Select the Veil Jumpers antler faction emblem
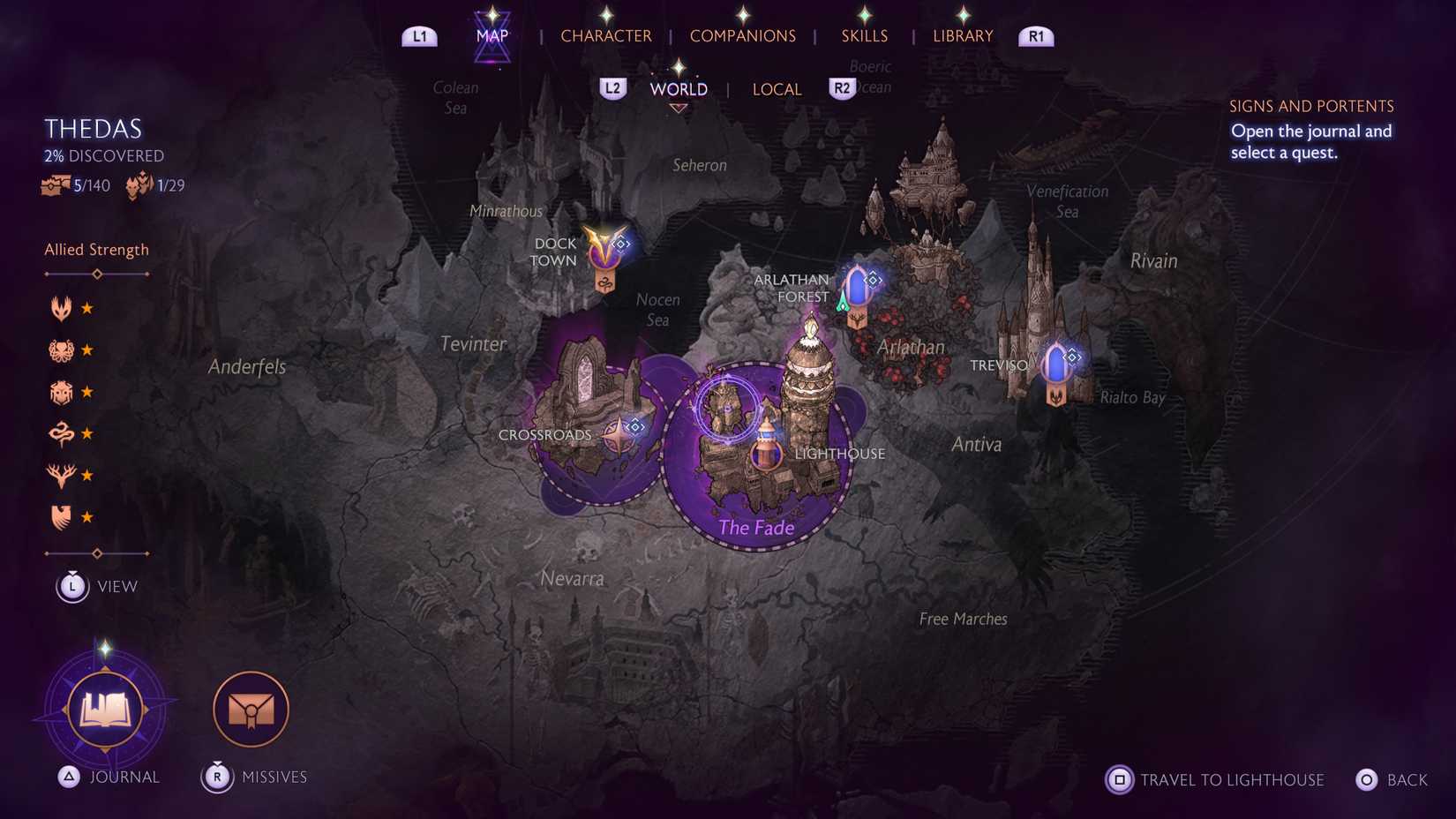 (59, 475)
